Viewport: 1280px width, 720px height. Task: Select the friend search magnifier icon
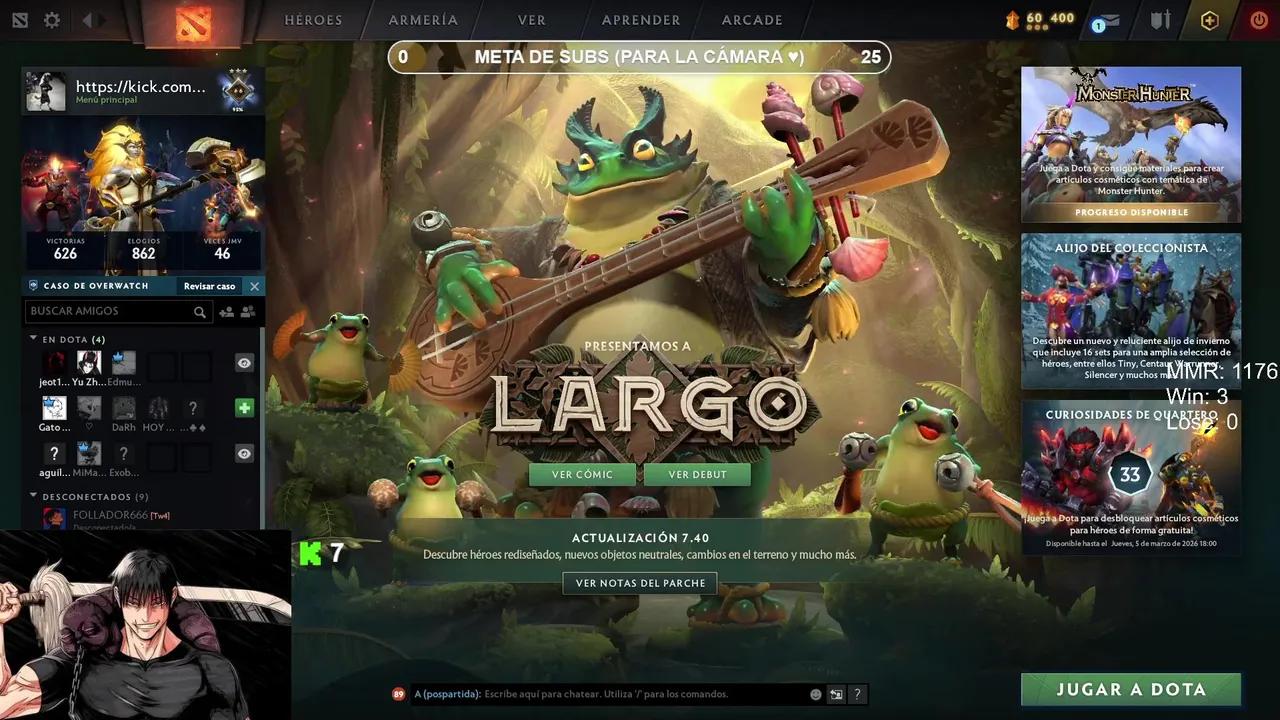click(200, 311)
